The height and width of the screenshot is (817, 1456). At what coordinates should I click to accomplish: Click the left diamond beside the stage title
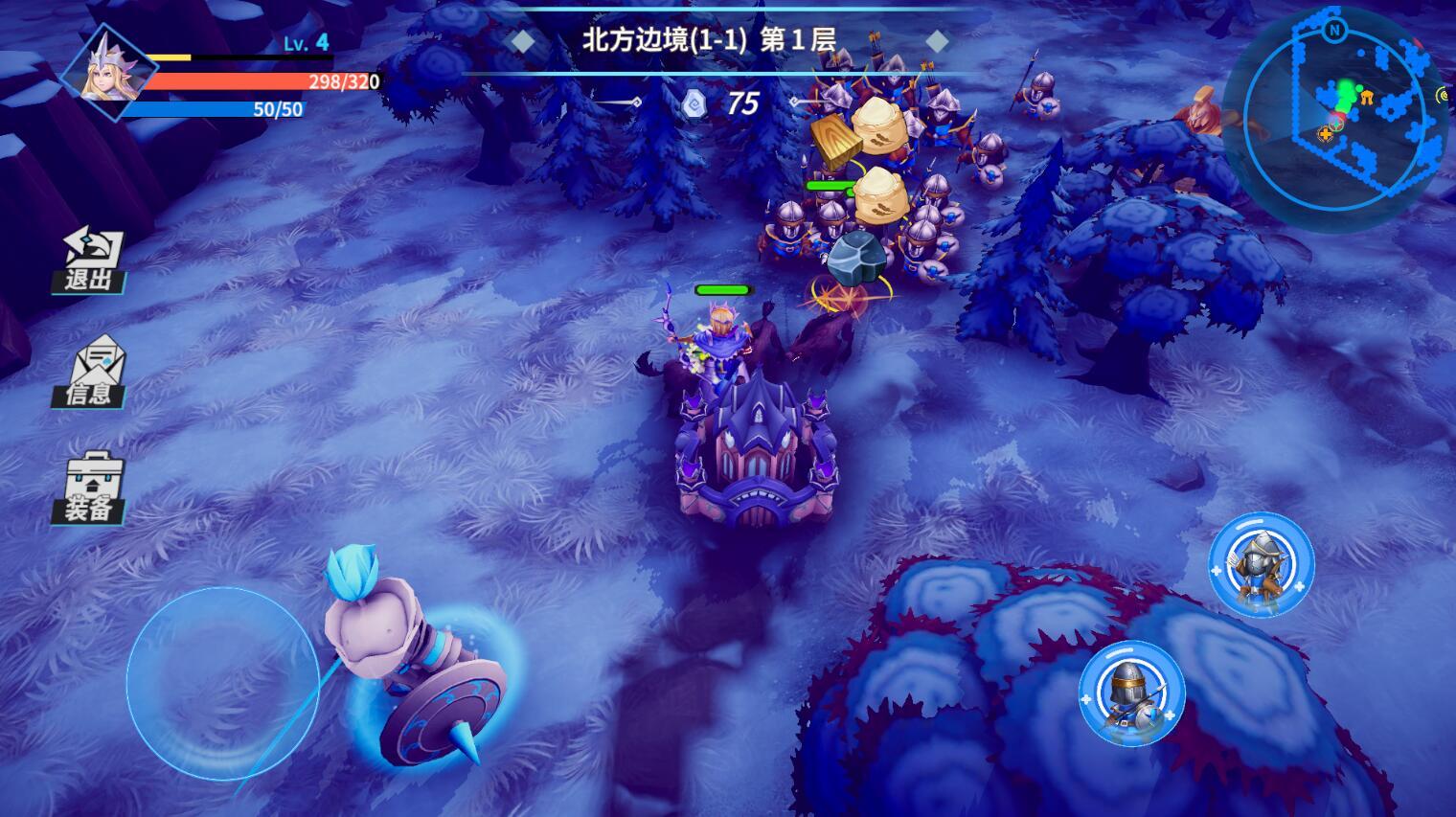click(522, 39)
